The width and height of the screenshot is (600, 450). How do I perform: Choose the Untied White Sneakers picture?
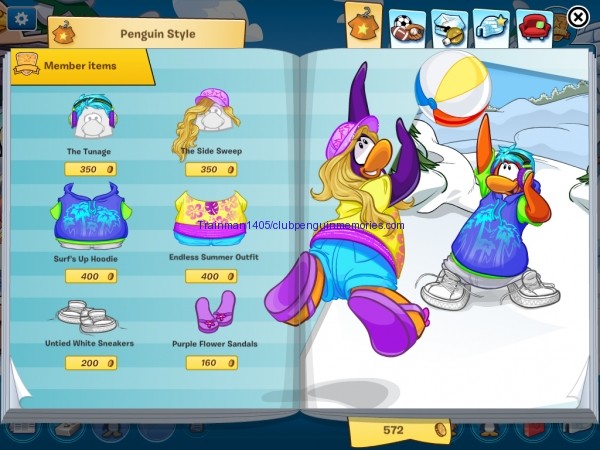click(88, 317)
